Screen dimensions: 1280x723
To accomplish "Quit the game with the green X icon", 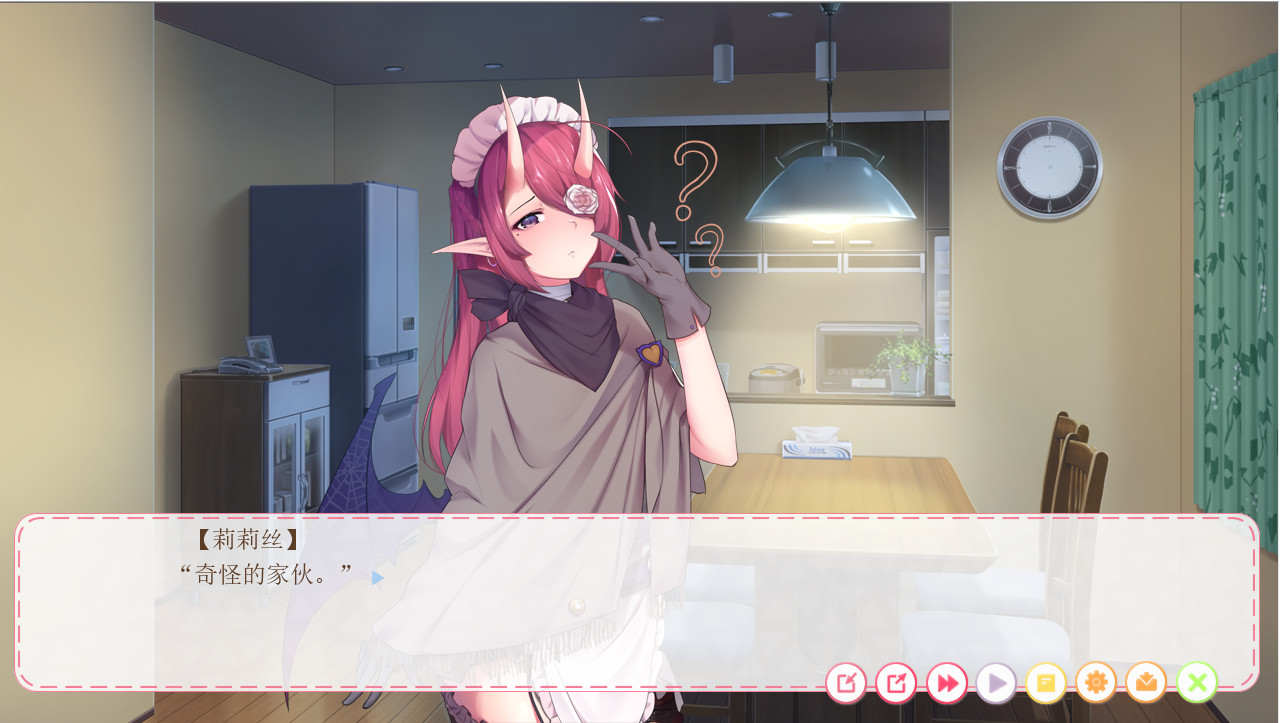I will [x=1196, y=683].
